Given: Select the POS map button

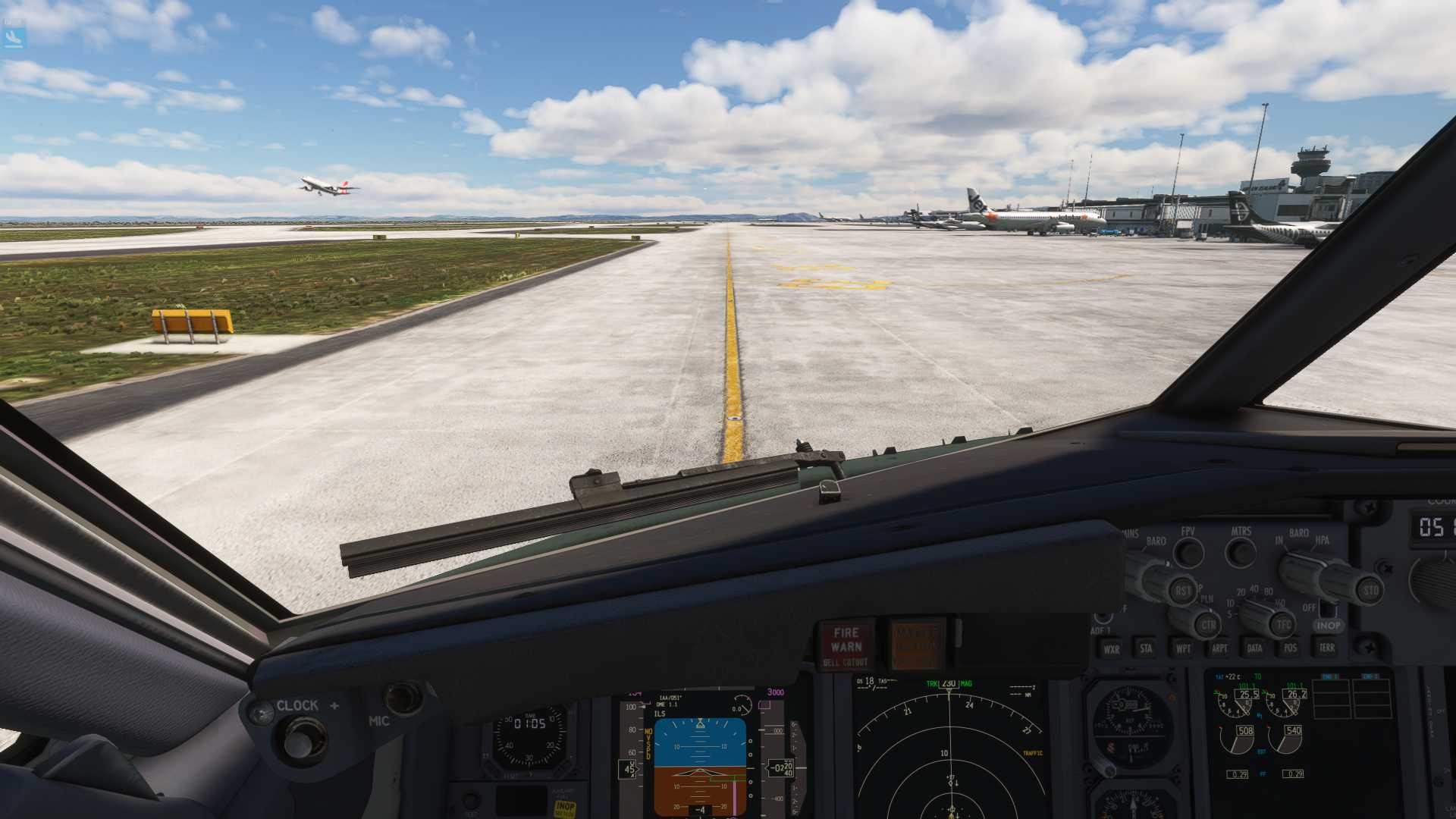Looking at the screenshot, I should pos(1290,648).
